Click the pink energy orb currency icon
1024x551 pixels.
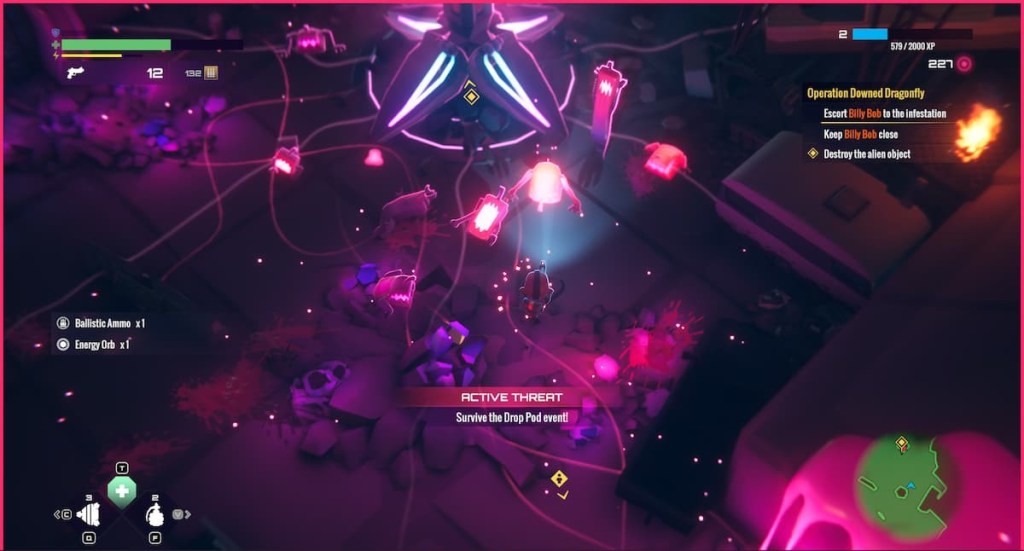964,64
